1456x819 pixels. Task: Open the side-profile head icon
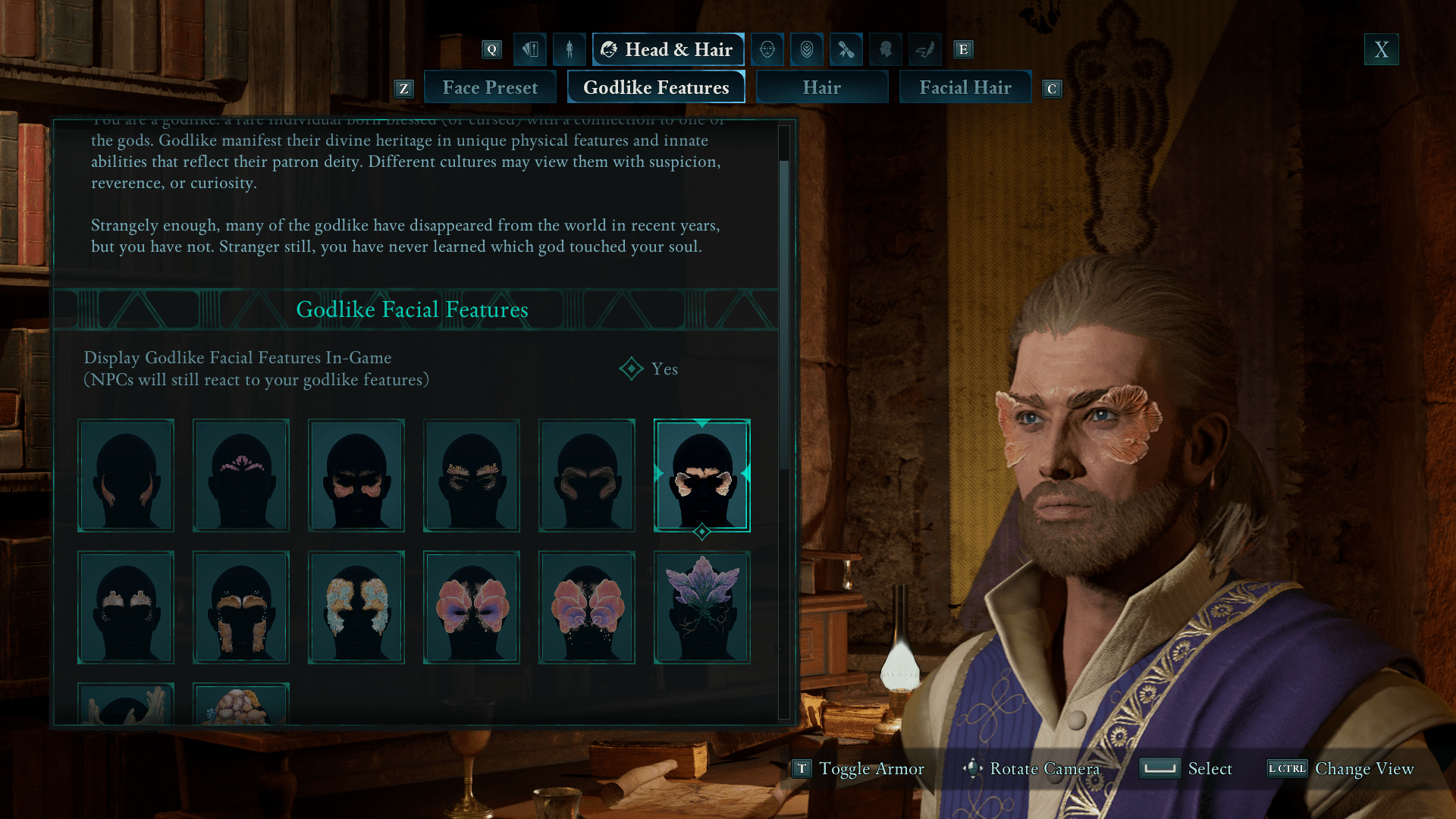[x=884, y=49]
